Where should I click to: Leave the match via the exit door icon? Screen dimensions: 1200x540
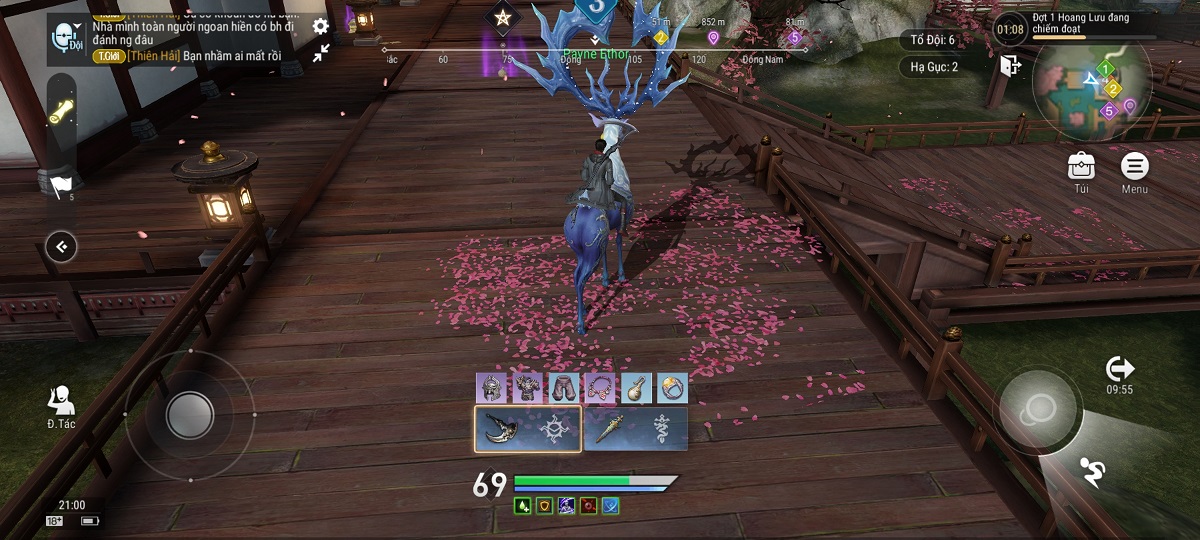1010,66
